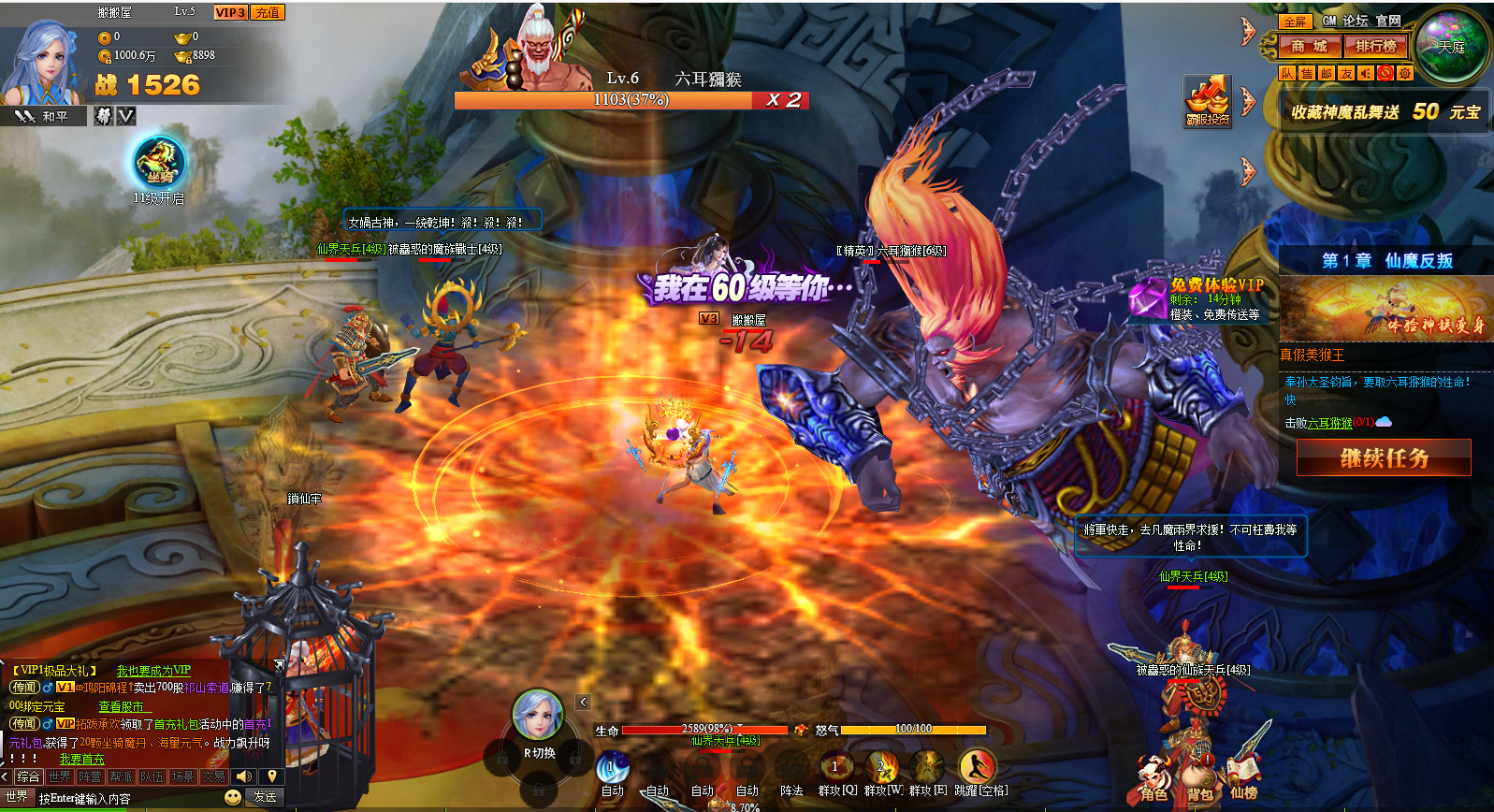Click the 天庭 minimap orb
This screenshot has width=1494, height=812.
[1451, 47]
